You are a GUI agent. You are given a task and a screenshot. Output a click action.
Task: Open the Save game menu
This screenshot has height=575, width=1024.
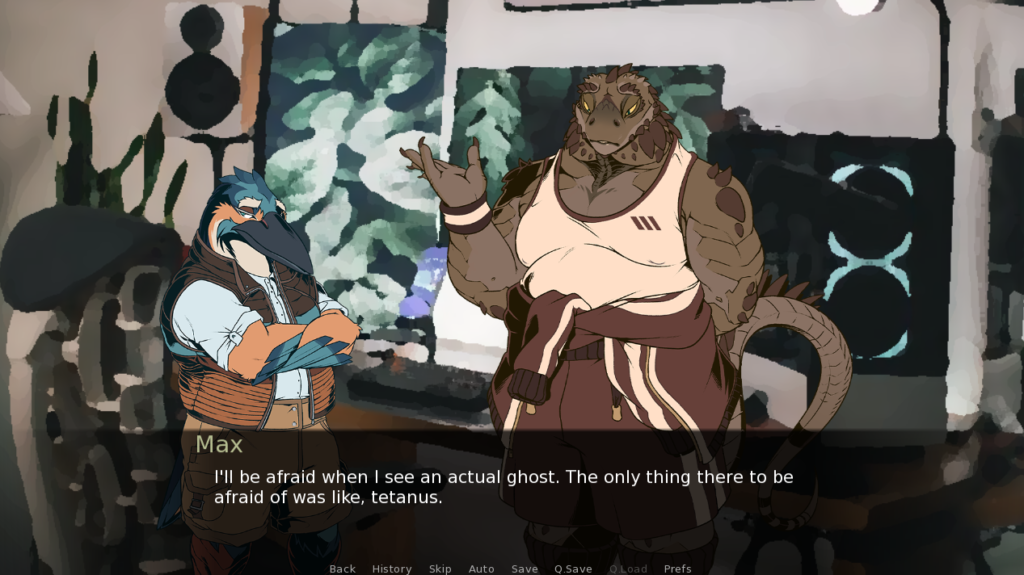(x=525, y=569)
